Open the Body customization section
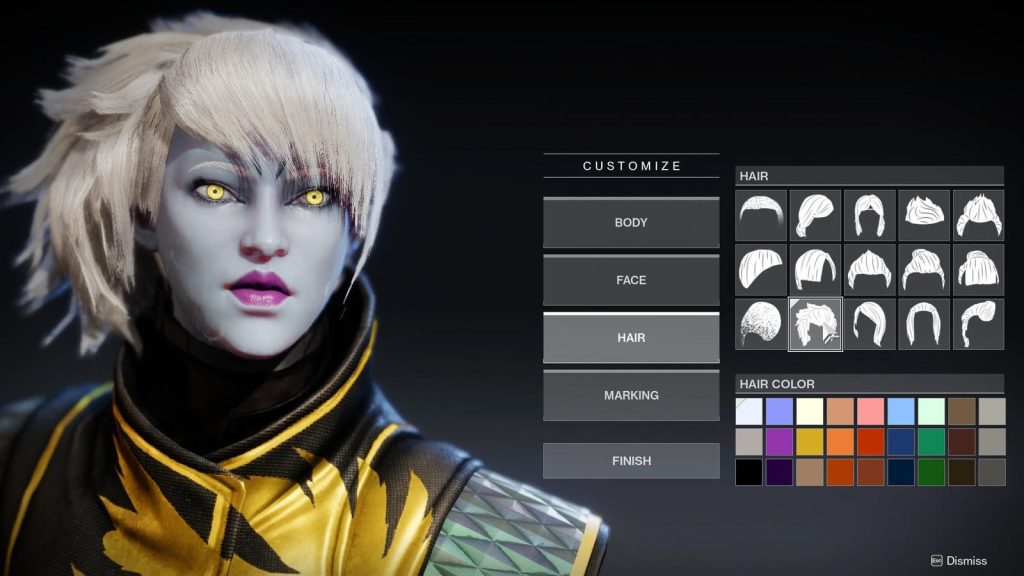 pos(631,223)
